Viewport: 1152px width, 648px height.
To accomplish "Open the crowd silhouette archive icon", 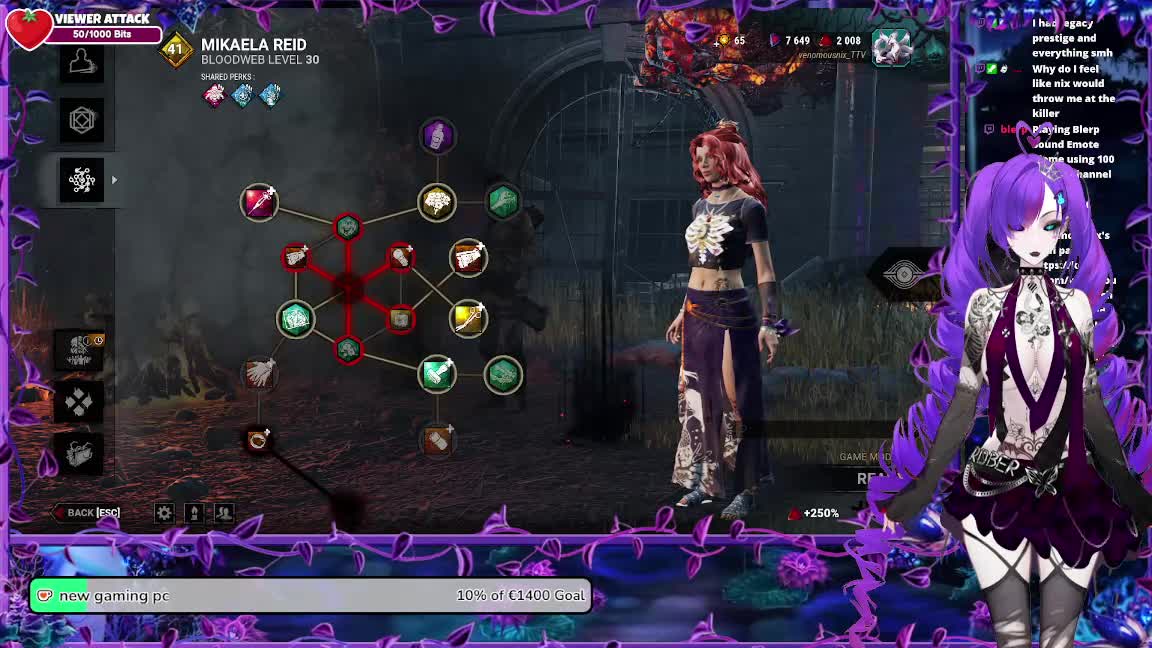I will pyautogui.click(x=80, y=350).
